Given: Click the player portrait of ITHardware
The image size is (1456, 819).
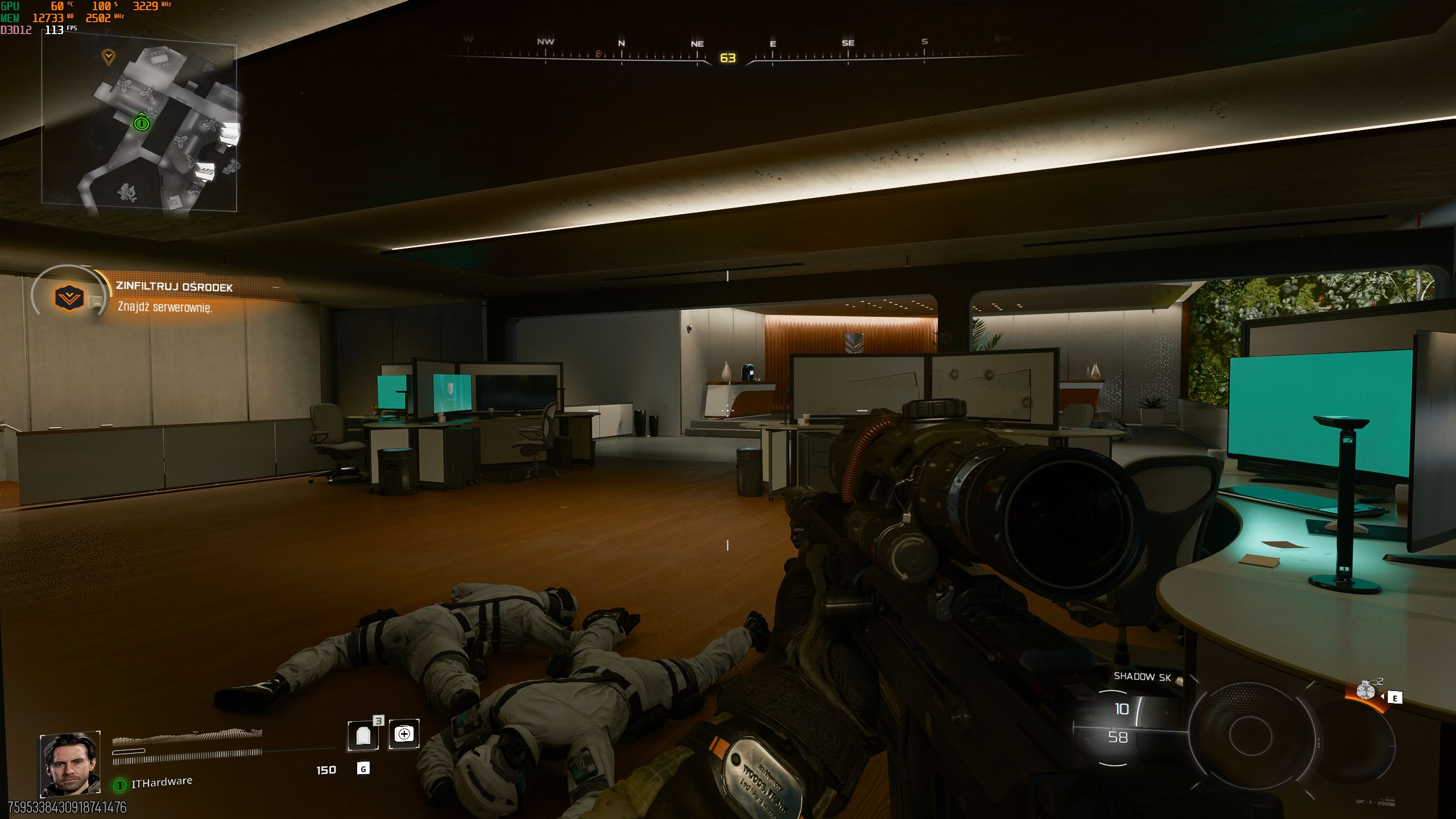Looking at the screenshot, I should tap(70, 763).
